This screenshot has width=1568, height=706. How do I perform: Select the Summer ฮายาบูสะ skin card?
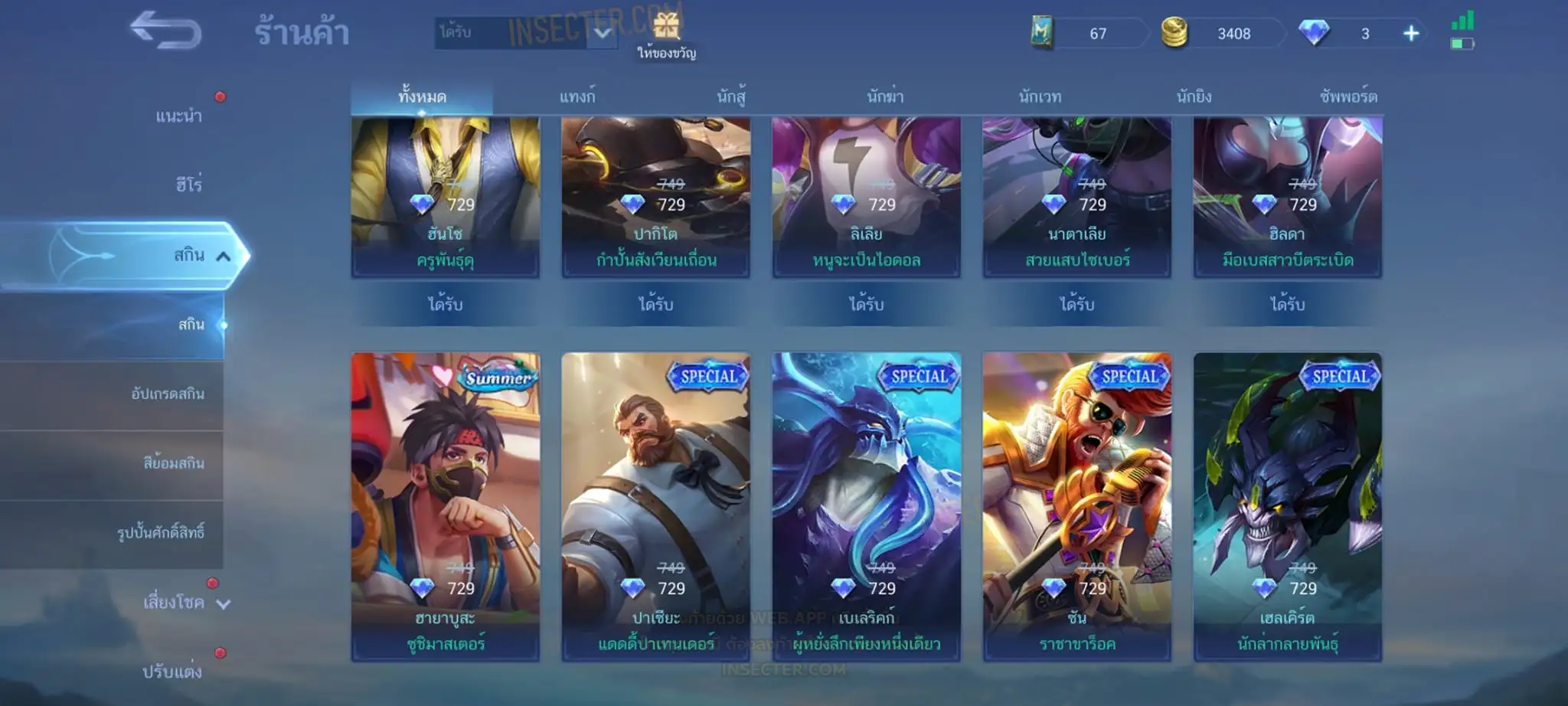tap(446, 506)
